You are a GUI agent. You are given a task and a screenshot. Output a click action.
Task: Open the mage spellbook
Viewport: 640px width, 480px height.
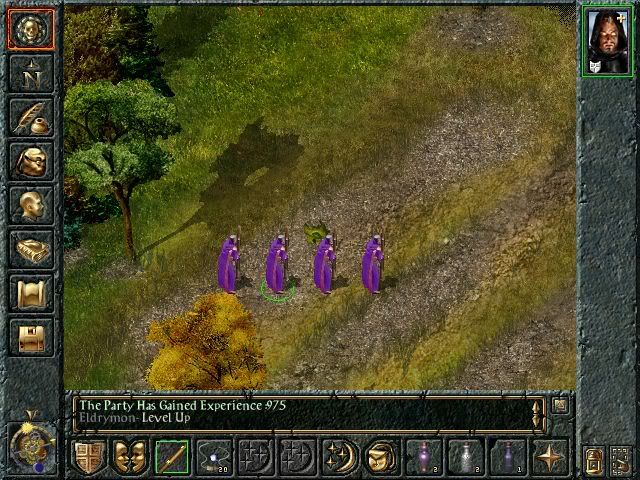click(x=30, y=249)
